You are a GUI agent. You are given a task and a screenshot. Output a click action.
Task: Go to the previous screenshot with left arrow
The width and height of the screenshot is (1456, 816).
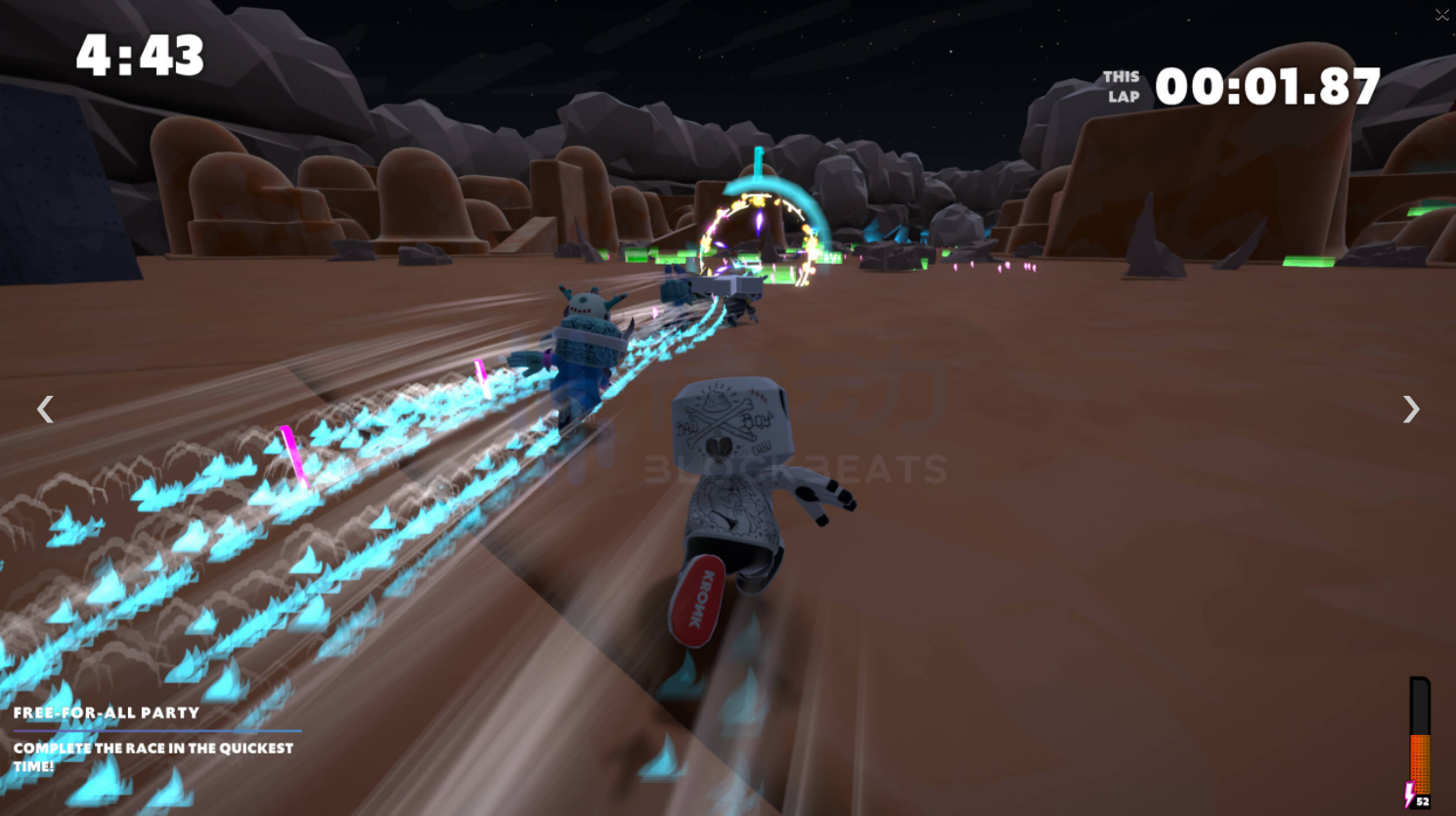click(45, 409)
